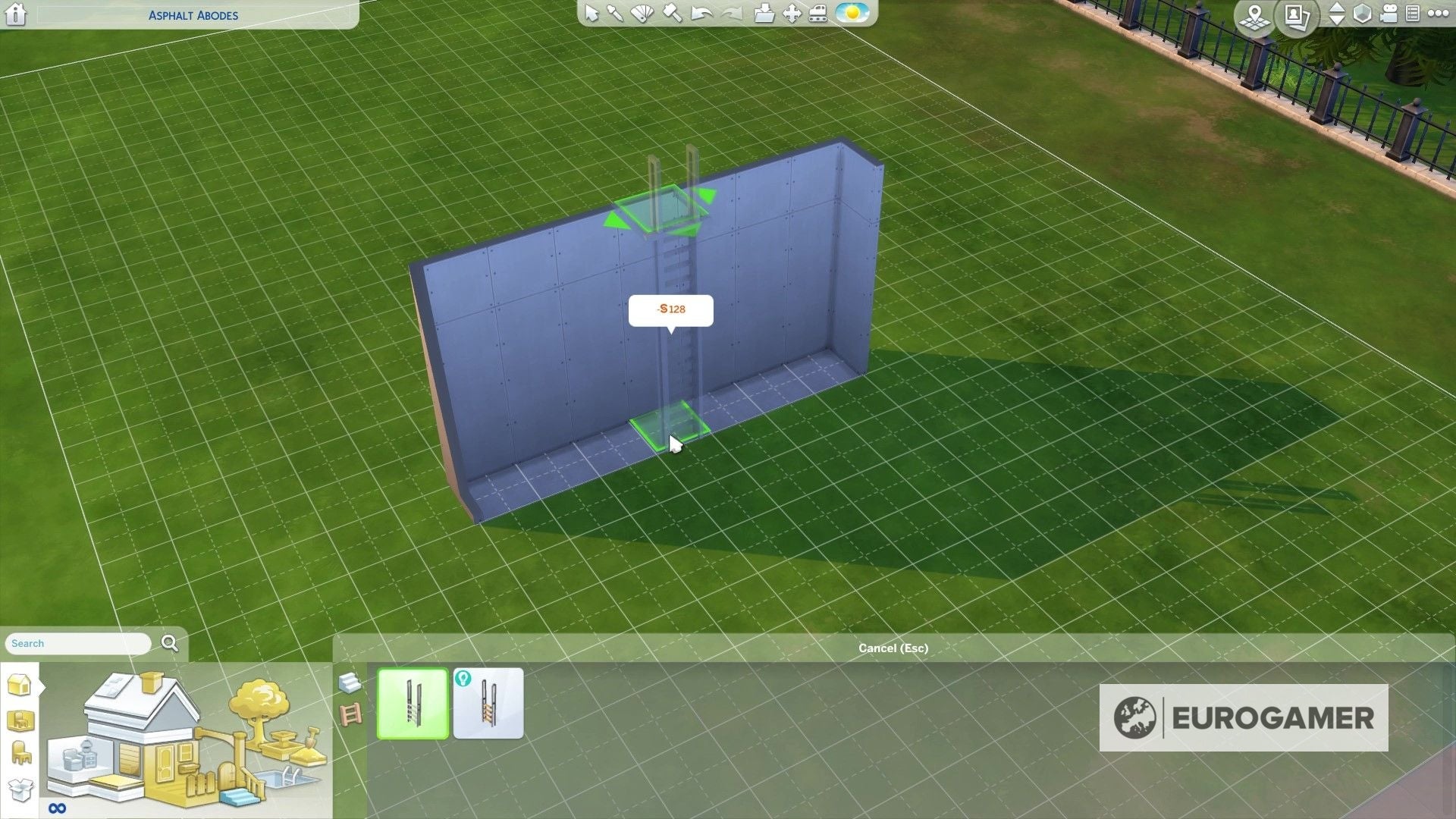Screen dimensions: 1456x819
Task: Toggle the wall cutaway view
Action: 1361,14
